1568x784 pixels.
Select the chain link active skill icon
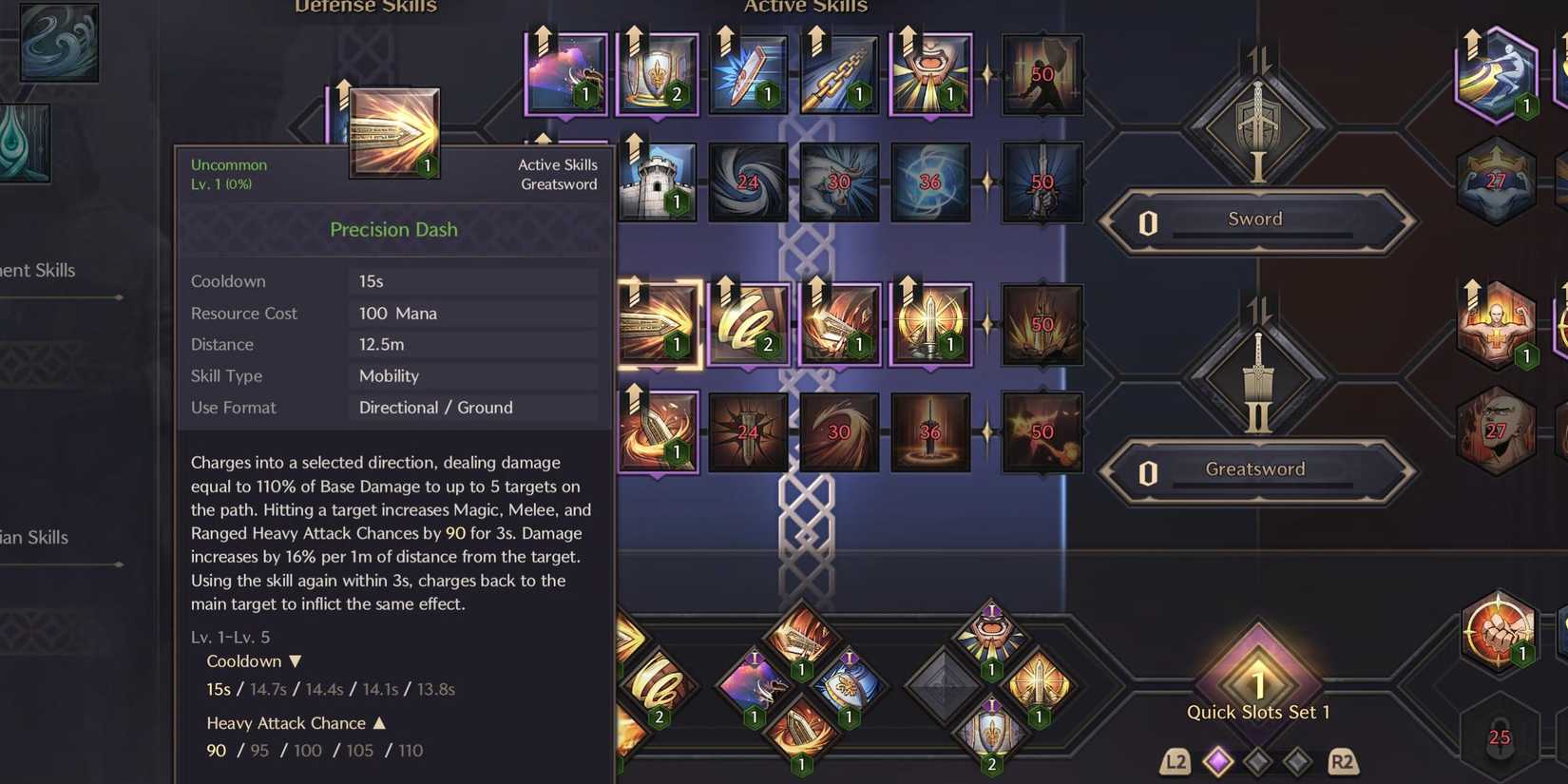[839, 71]
